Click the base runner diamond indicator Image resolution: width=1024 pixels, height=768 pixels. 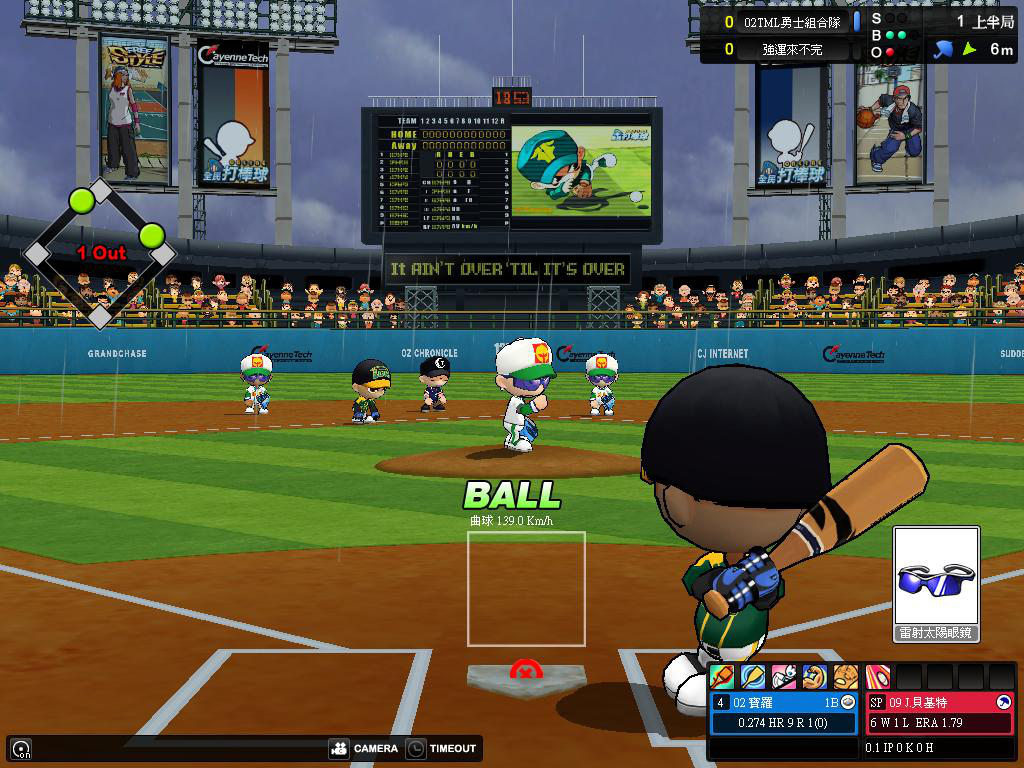[x=100, y=253]
